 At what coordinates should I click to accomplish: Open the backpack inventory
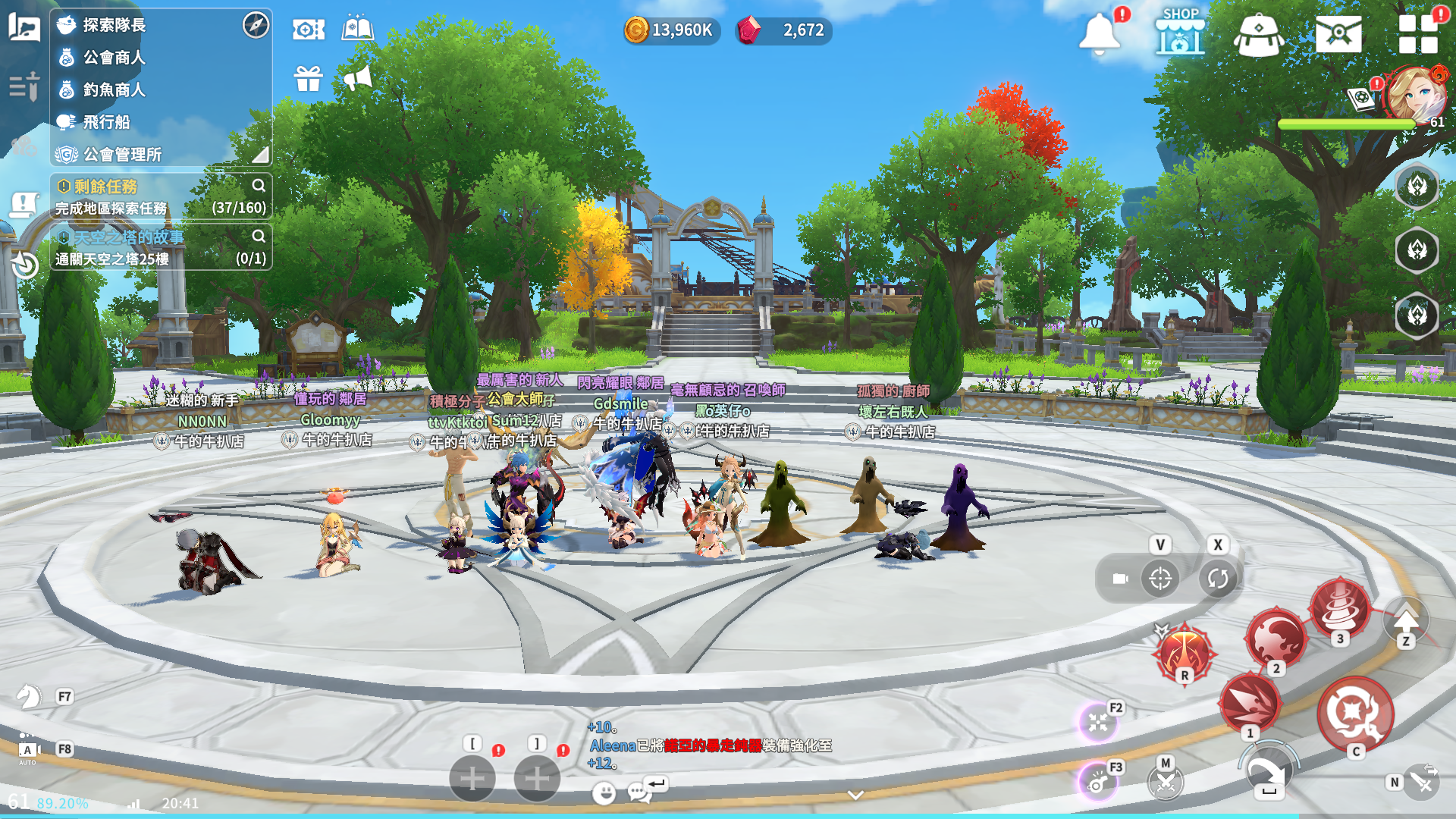coord(1259,35)
